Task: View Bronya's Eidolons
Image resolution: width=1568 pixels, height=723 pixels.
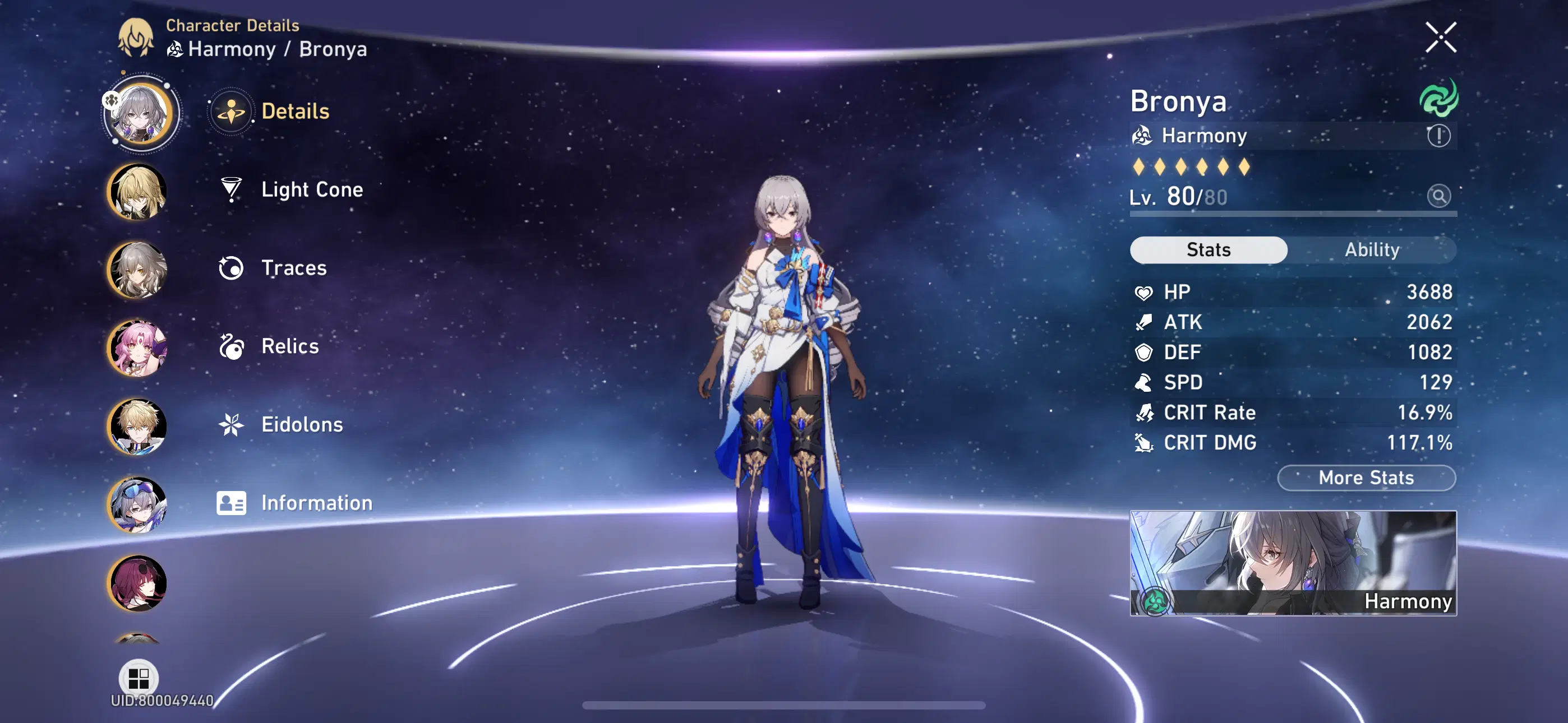Action: [x=230, y=424]
